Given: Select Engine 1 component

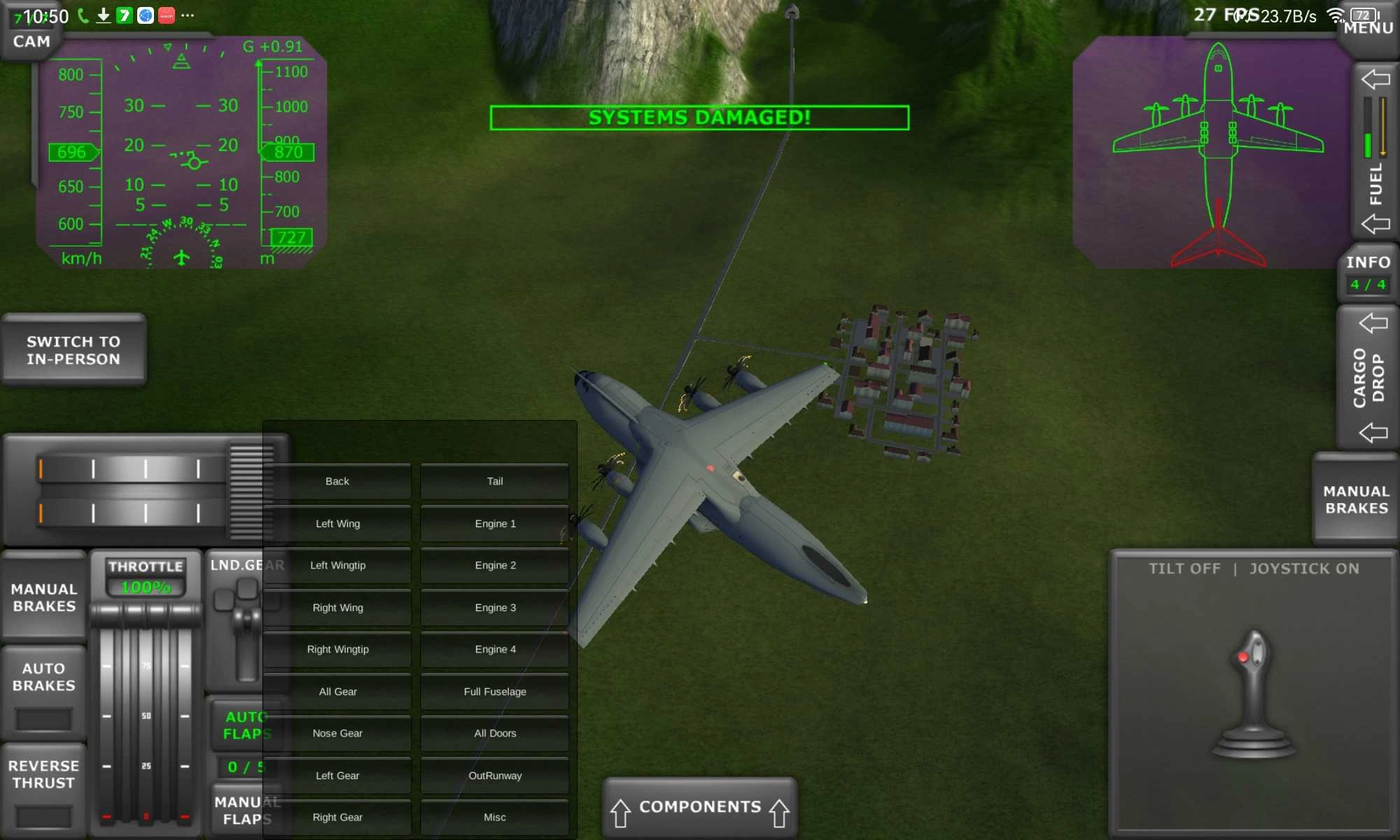Looking at the screenshot, I should click(x=494, y=523).
